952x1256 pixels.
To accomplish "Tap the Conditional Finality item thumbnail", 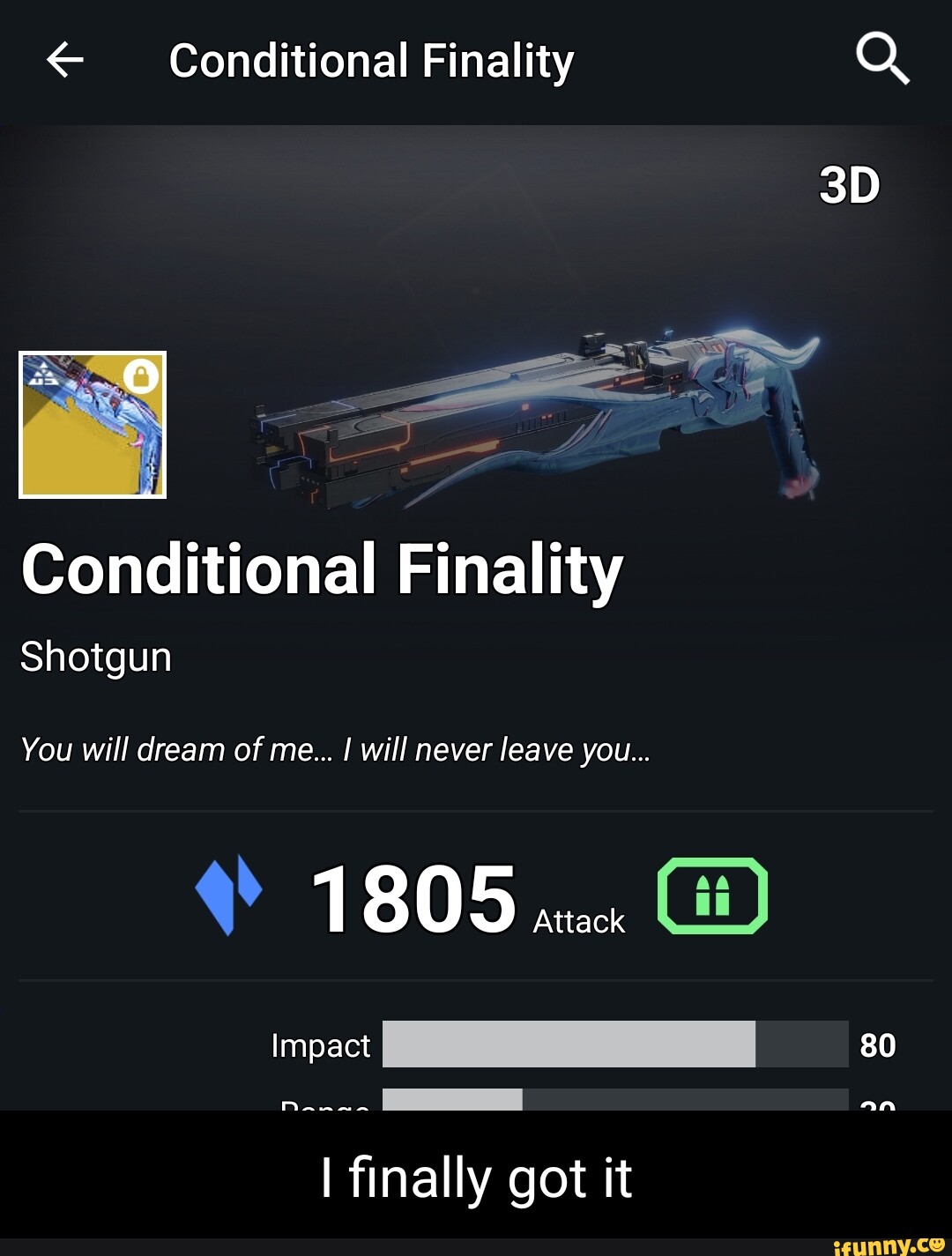I will [x=93, y=425].
